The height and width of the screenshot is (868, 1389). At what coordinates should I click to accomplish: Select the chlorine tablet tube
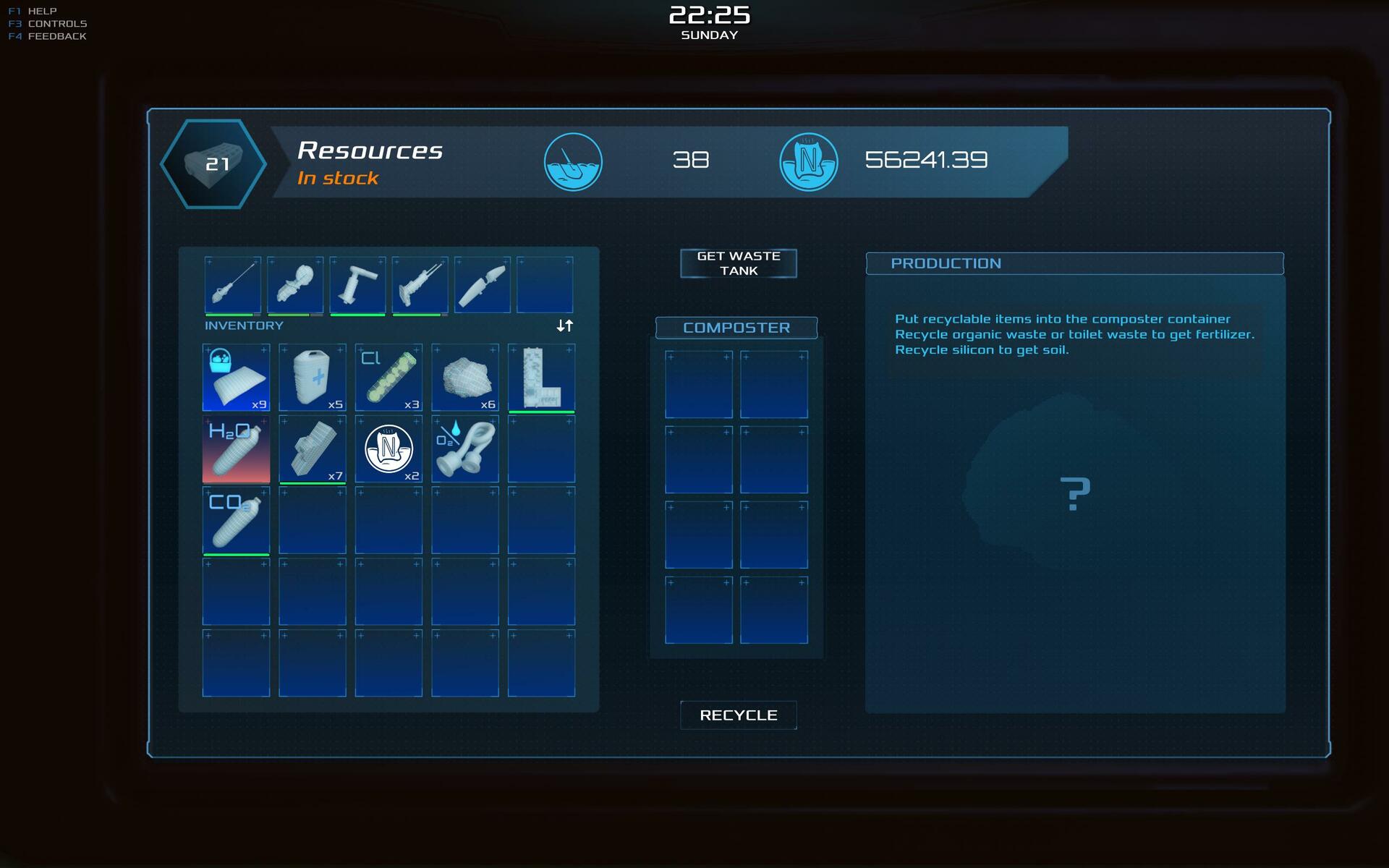click(388, 378)
